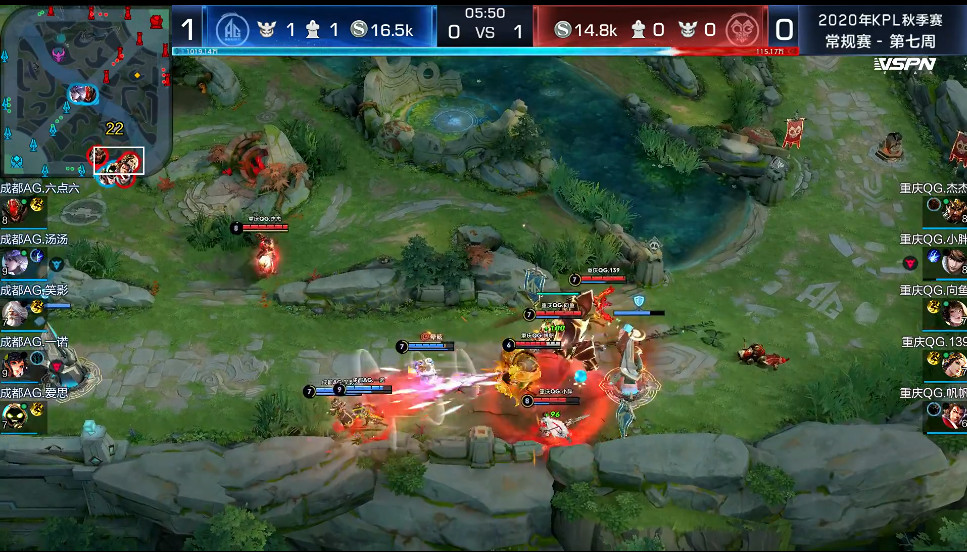The height and width of the screenshot is (552, 967).
Task: Pick the 重庆QG.向鱼 hero portrait
Action: [x=954, y=313]
